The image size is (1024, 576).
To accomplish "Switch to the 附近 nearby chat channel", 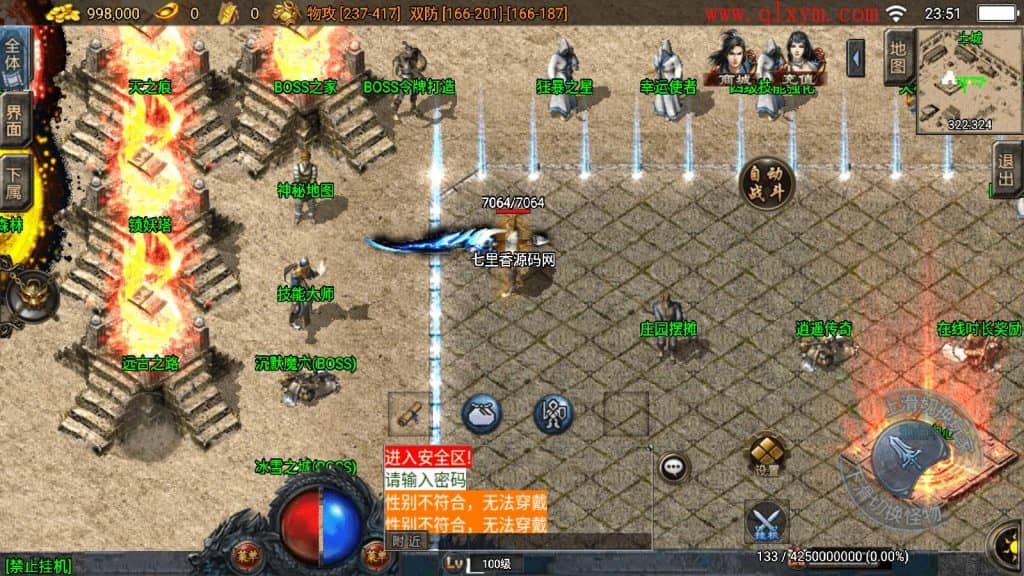I will tap(407, 541).
